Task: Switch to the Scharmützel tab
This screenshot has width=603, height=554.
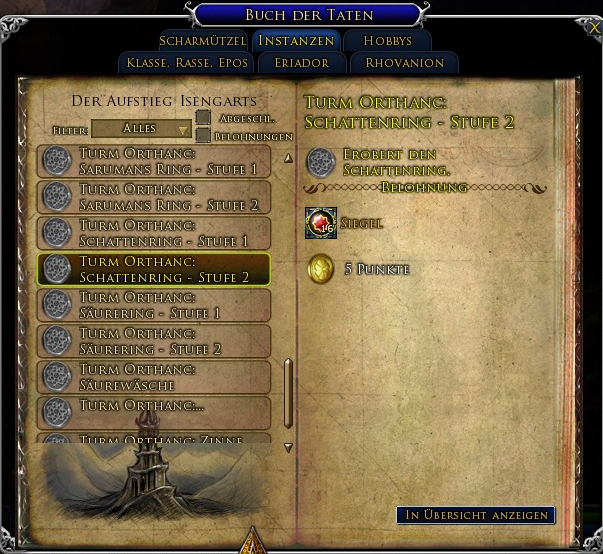Action: pos(202,41)
